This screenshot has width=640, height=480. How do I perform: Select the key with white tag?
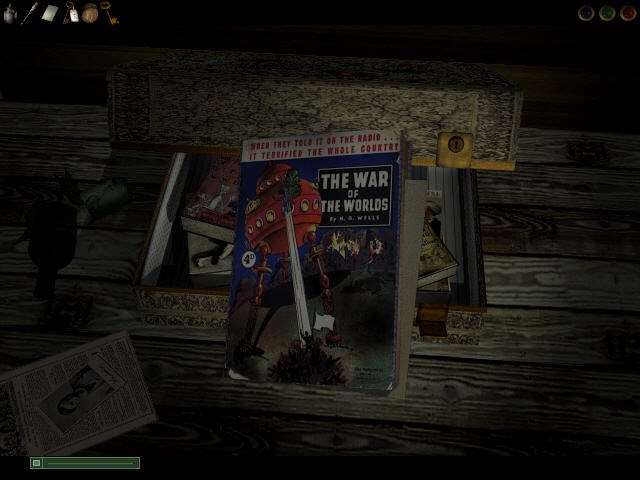[71, 13]
